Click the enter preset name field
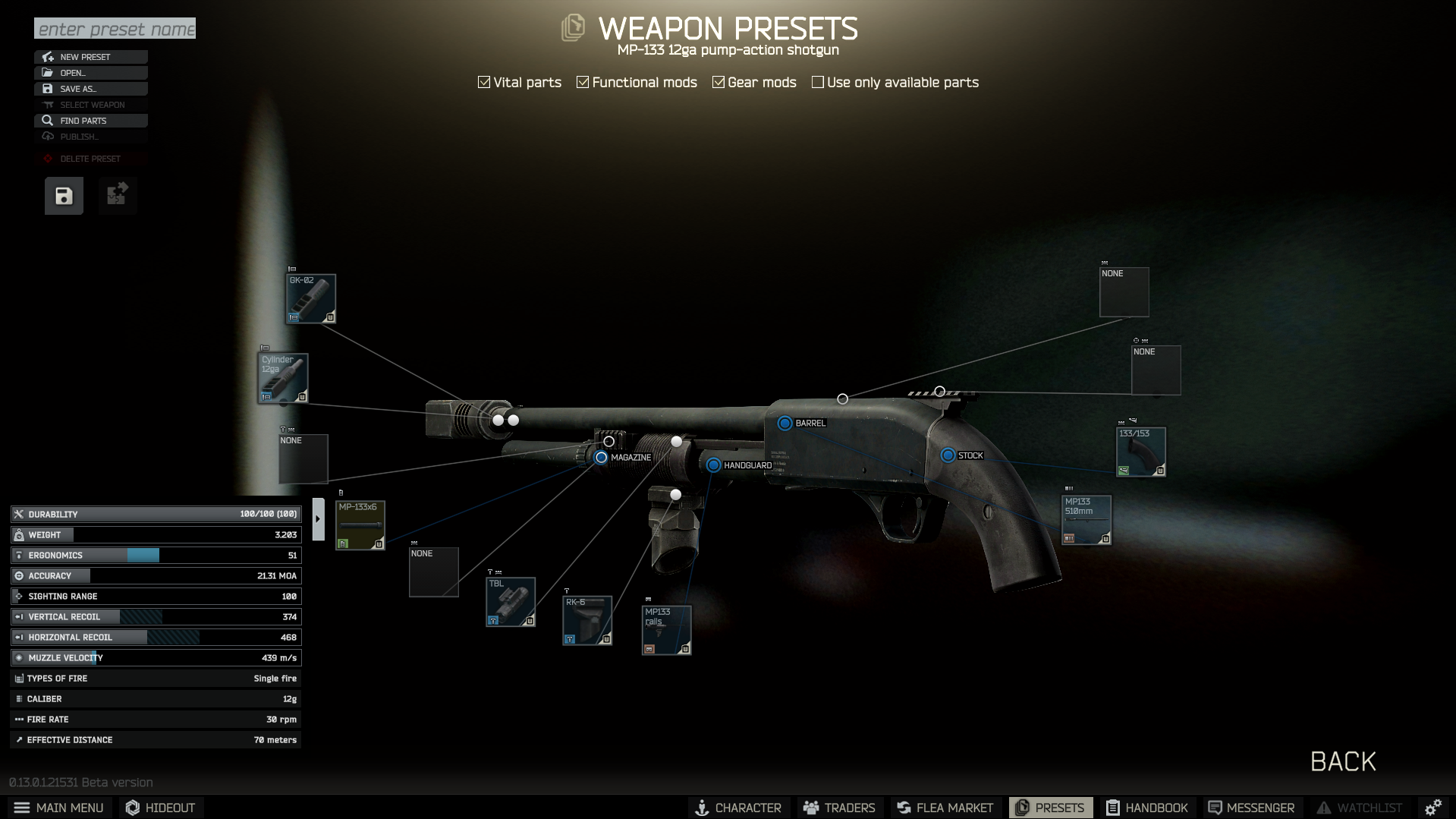Image resolution: width=1456 pixels, height=819 pixels. (115, 29)
